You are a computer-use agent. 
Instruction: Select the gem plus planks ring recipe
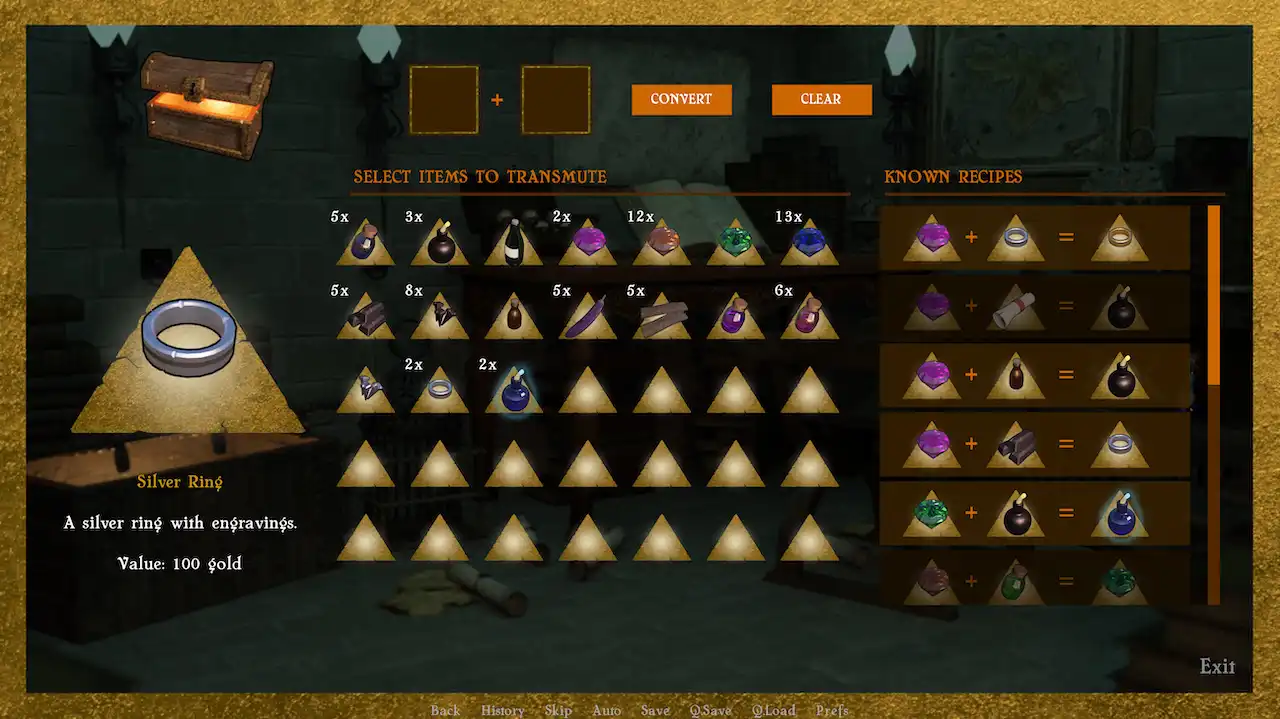coord(1035,445)
